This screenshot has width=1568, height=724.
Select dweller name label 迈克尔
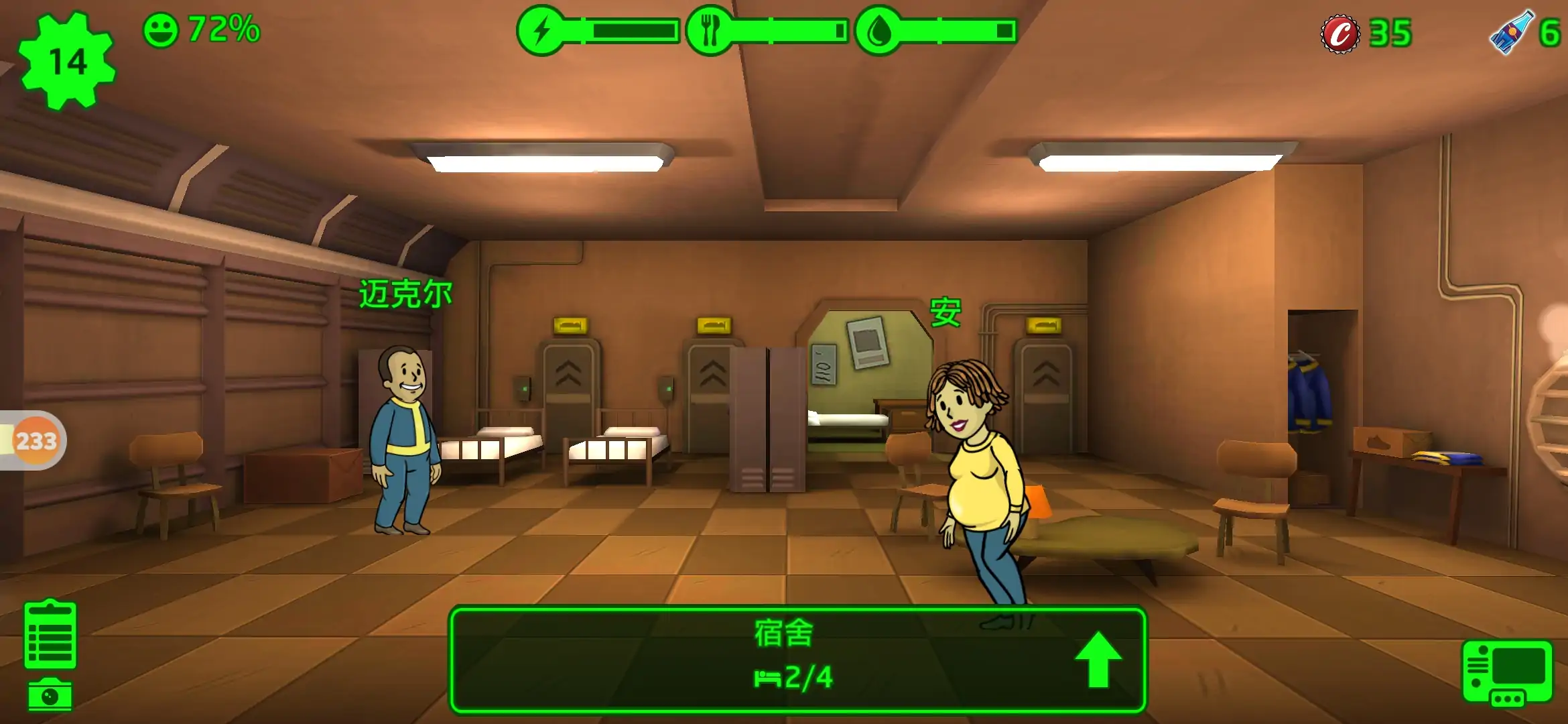click(405, 294)
